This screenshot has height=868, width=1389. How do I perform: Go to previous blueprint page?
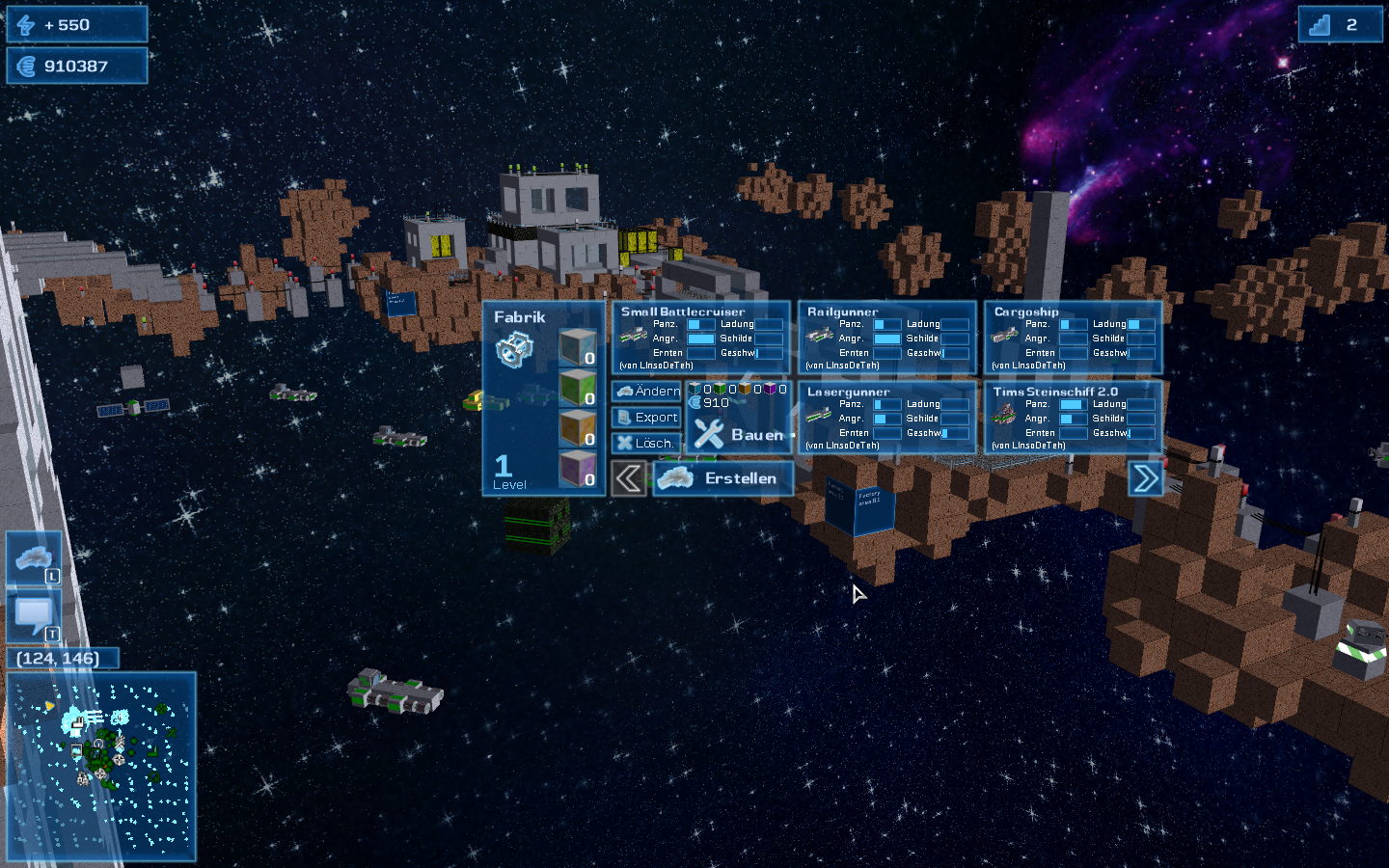tap(629, 478)
